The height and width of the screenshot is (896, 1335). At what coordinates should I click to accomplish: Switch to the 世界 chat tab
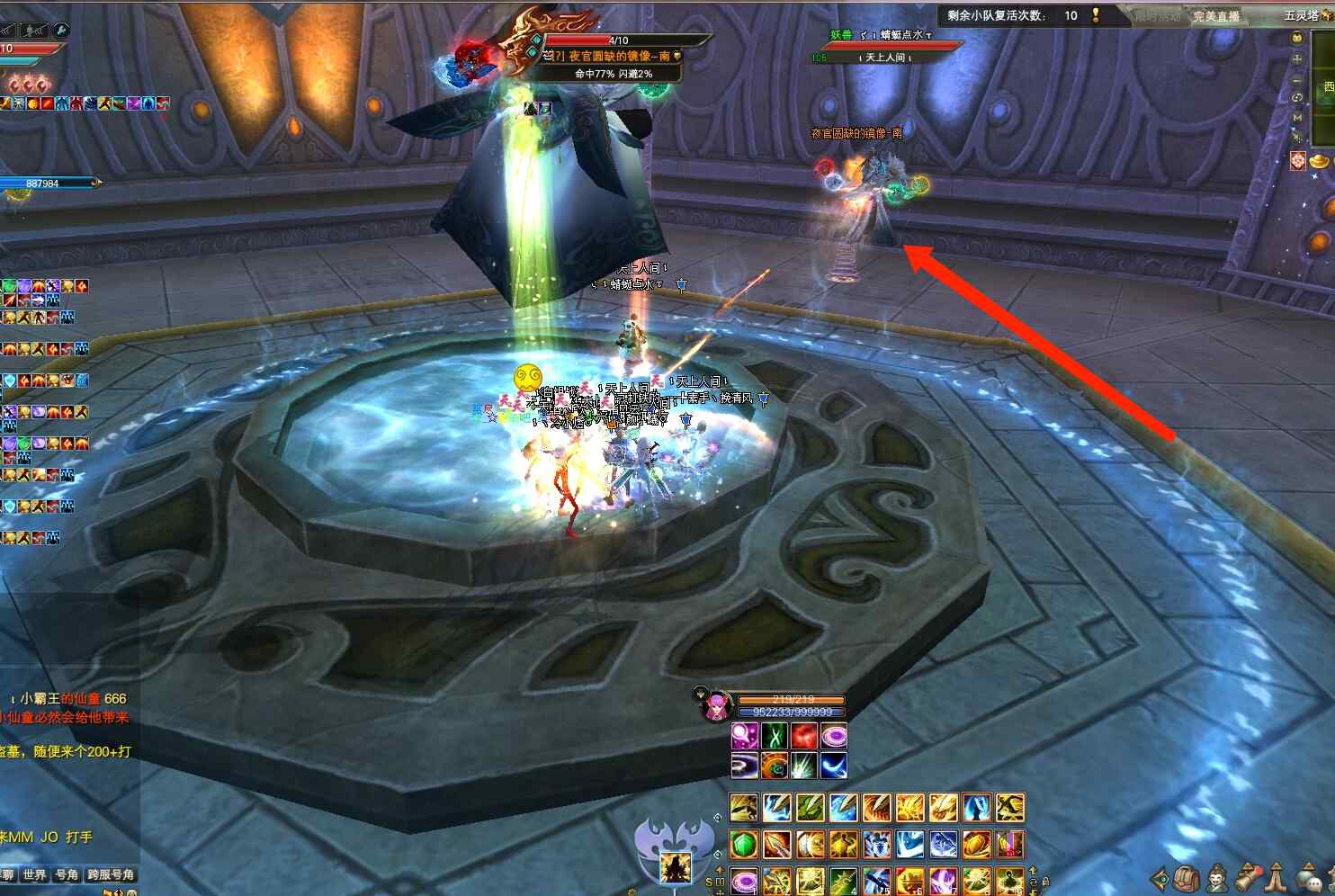(34, 874)
